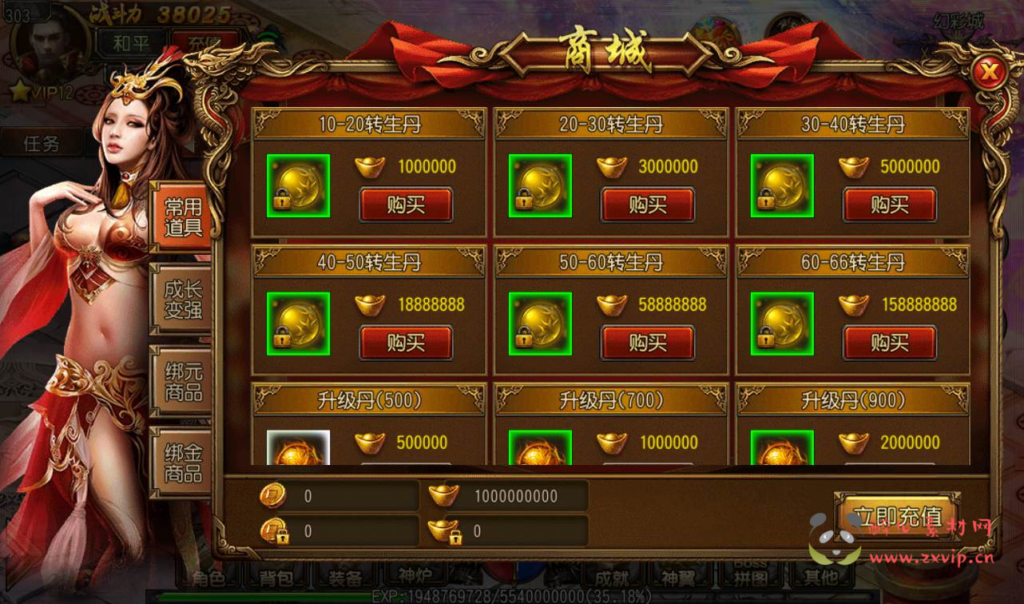1024x604 pixels.
Task: Close the 商城 shop window
Action: coord(989,72)
